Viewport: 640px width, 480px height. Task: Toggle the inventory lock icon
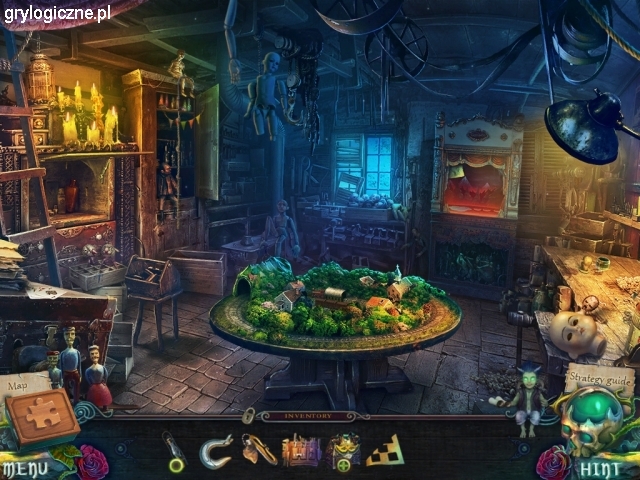click(x=247, y=415)
